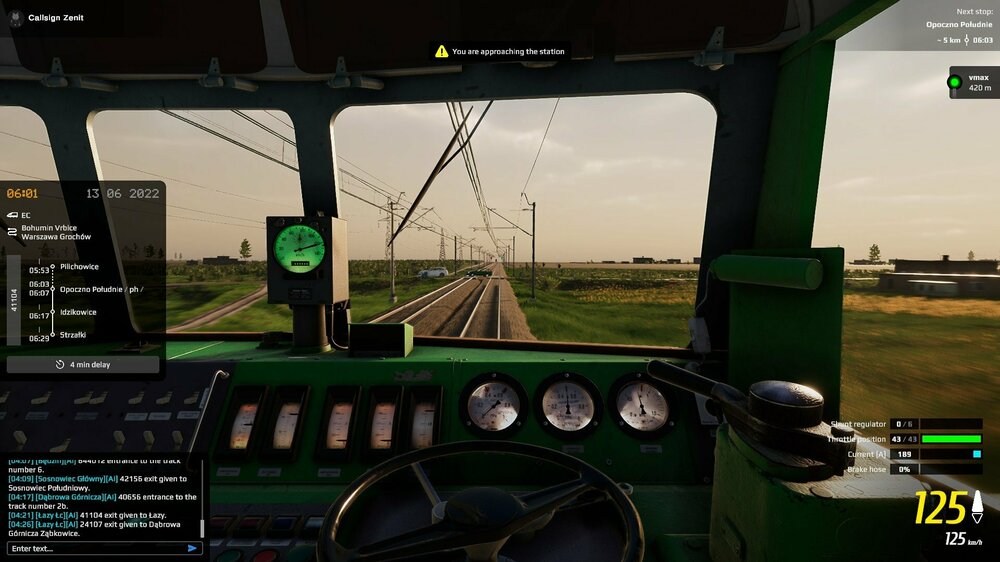
Task: Send the chat message with the arrow button
Action: pos(192,548)
